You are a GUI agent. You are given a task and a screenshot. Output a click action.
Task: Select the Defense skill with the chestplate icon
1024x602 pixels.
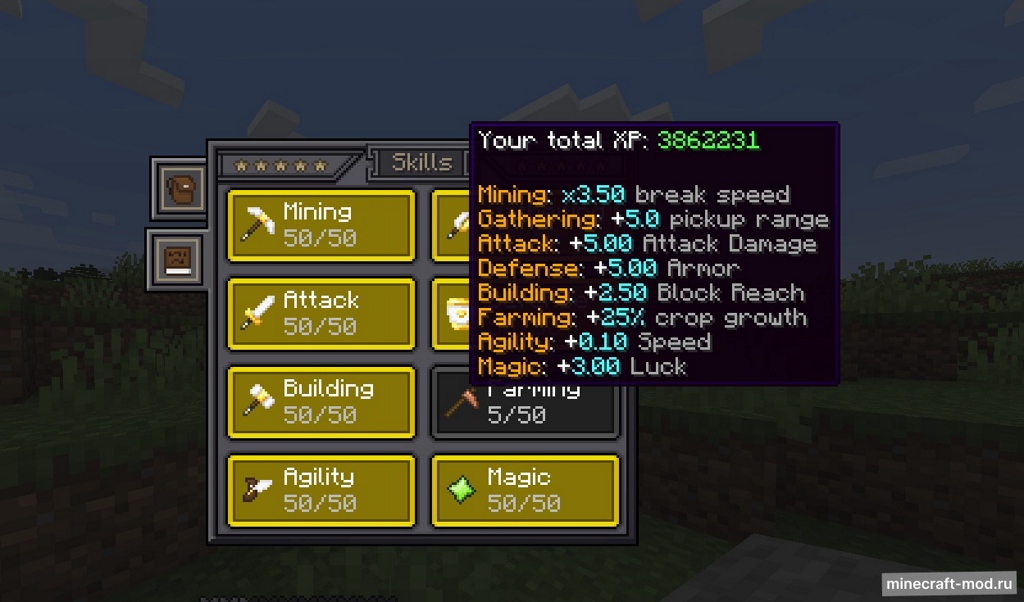point(451,313)
